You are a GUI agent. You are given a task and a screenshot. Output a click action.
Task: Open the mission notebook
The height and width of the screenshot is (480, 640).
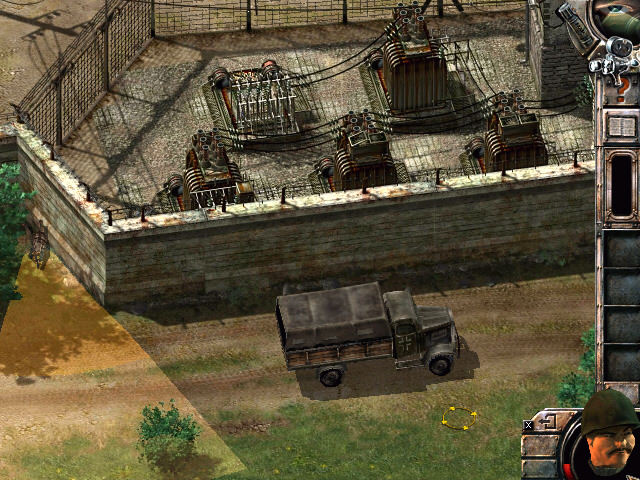(x=621, y=127)
